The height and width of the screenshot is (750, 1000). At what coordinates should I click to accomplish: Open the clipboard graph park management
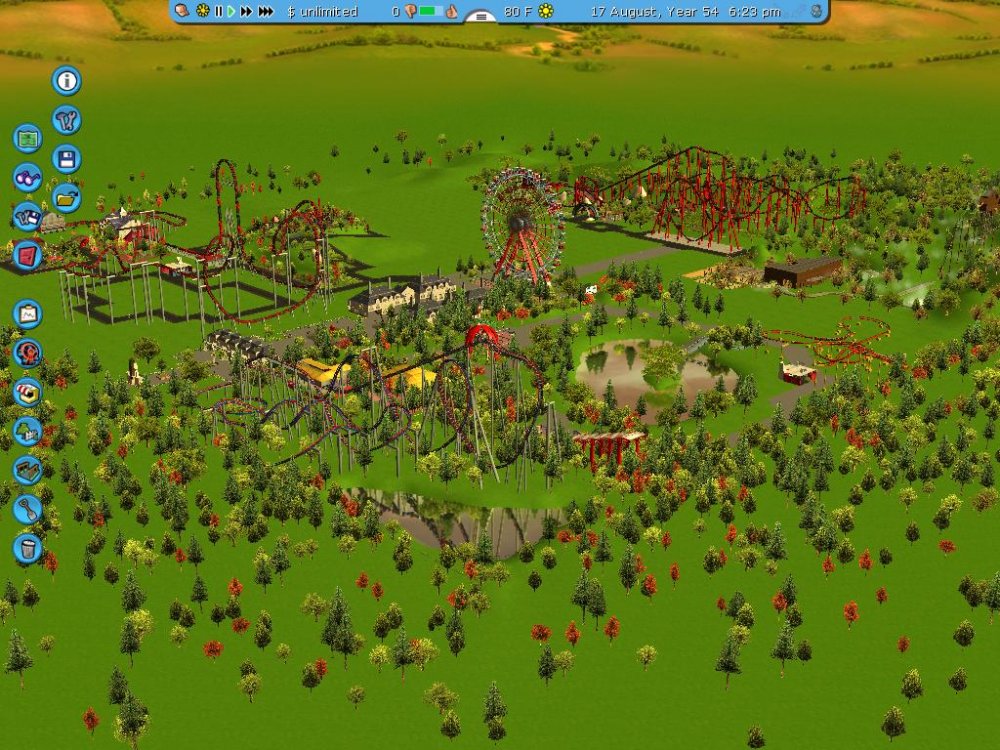click(x=28, y=314)
